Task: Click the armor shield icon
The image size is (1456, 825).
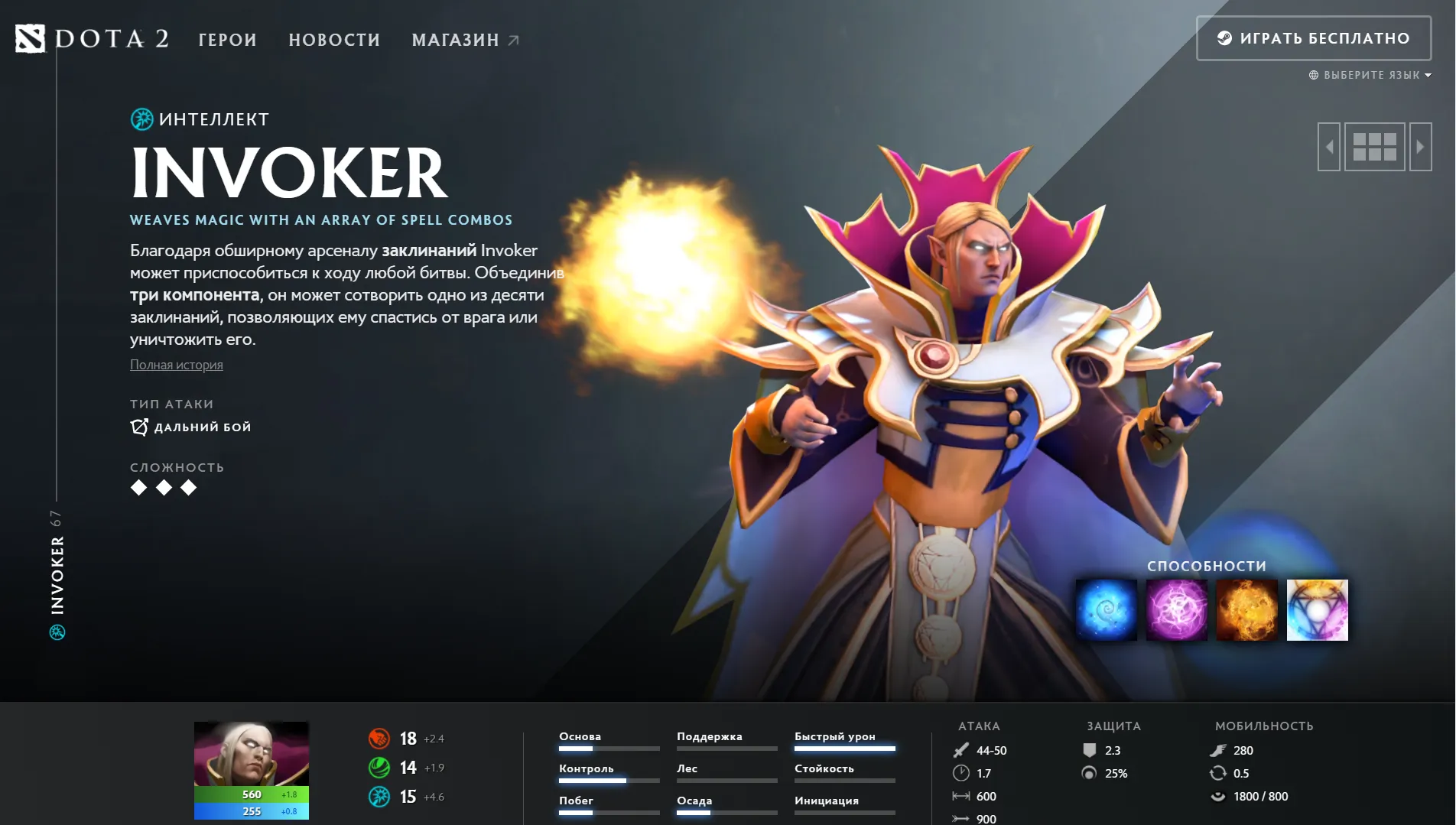Action: tap(1088, 750)
